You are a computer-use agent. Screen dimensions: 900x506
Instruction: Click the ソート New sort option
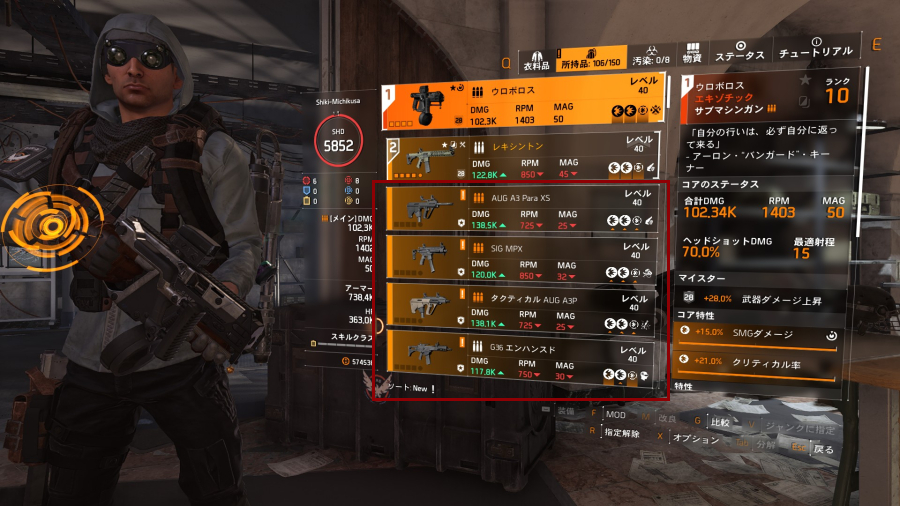click(x=412, y=388)
